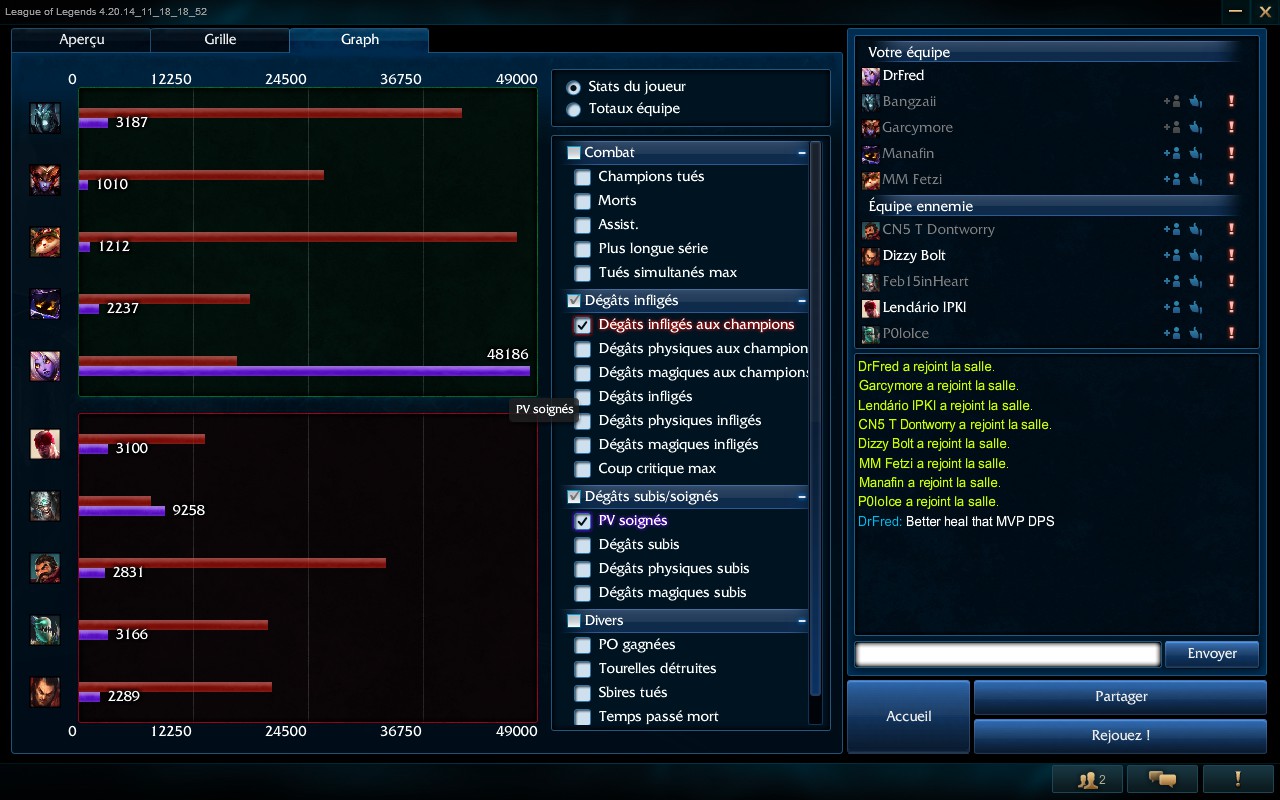The width and height of the screenshot is (1280, 800).
Task: Check the Dégâts subis box
Action: pyautogui.click(x=582, y=545)
